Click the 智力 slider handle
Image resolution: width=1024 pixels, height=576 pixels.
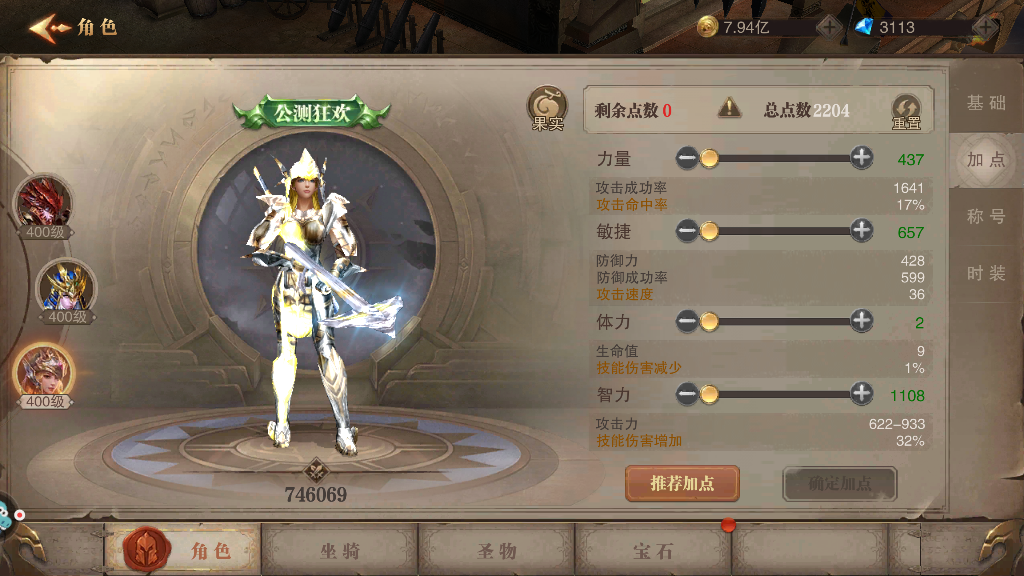coord(709,394)
